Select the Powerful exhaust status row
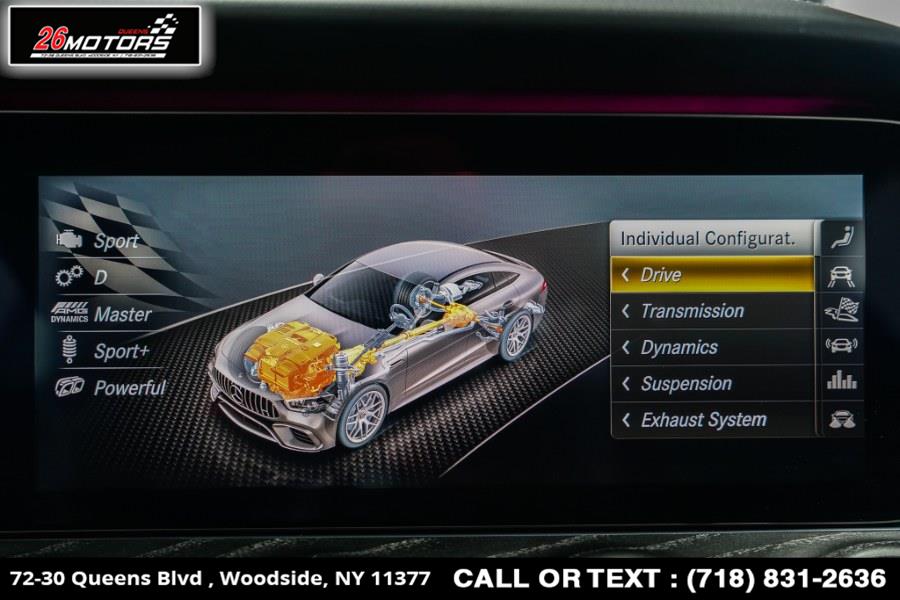900x600 pixels. (112, 388)
